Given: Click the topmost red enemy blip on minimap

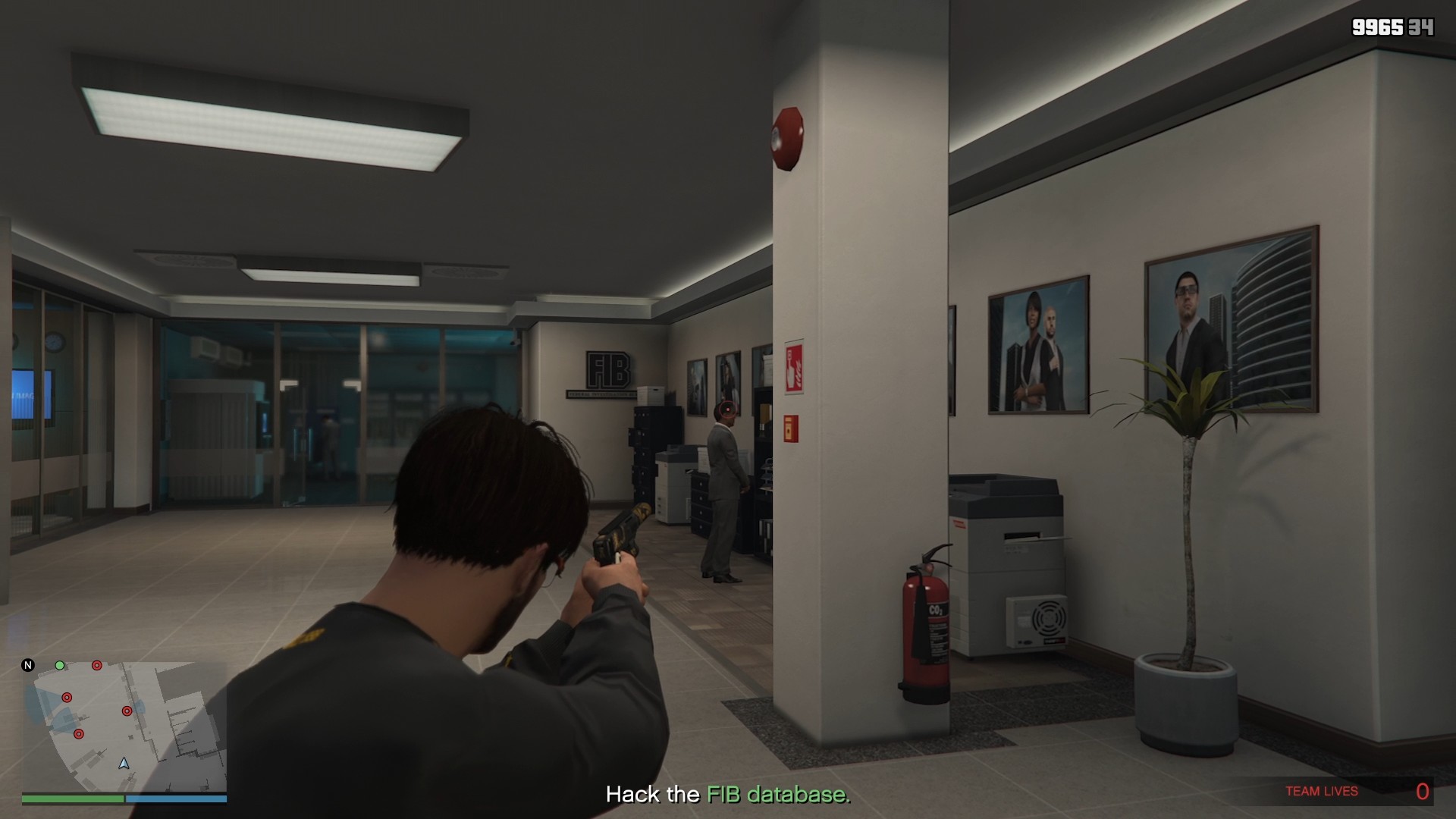Looking at the screenshot, I should (96, 667).
